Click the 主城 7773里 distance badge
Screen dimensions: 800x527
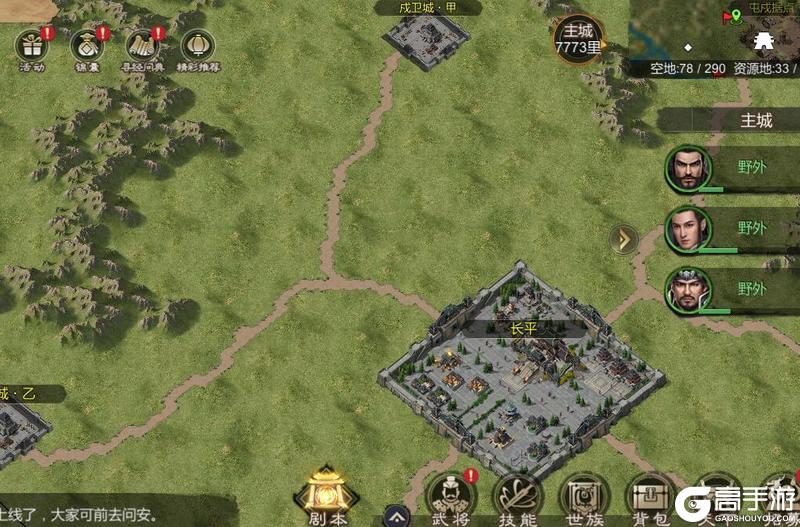(579, 38)
